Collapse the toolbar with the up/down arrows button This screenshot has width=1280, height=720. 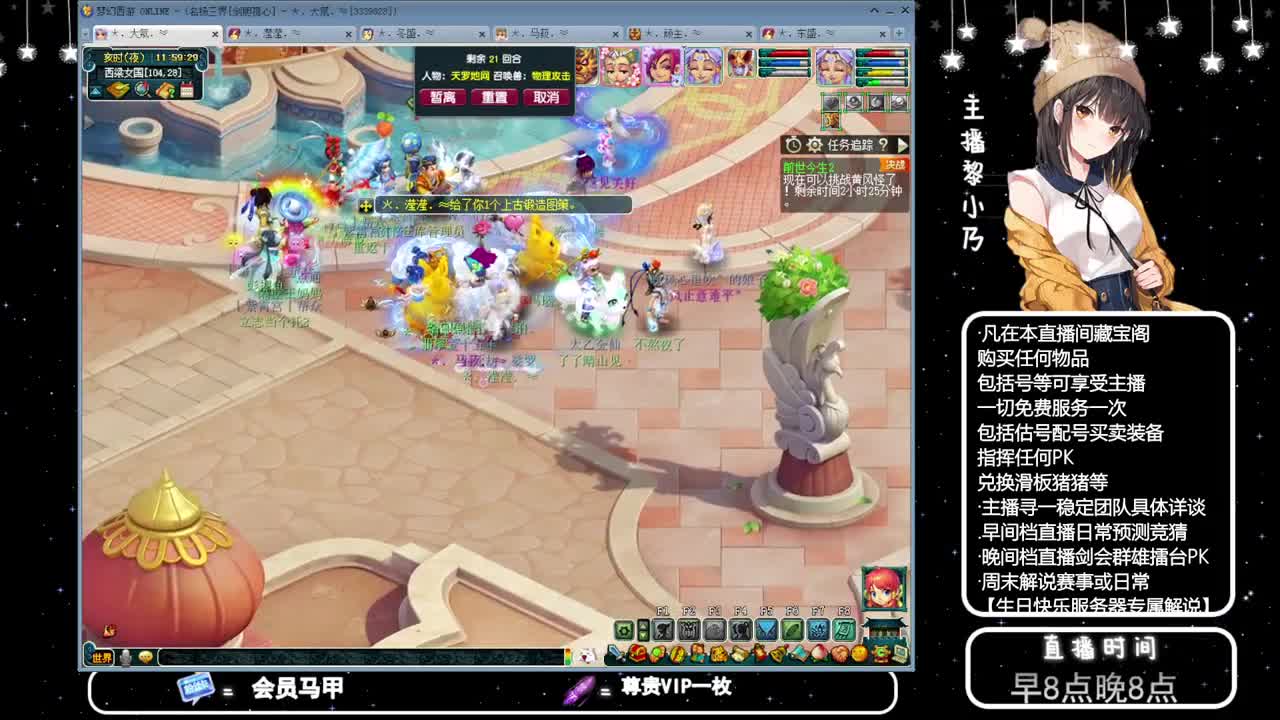tap(643, 630)
